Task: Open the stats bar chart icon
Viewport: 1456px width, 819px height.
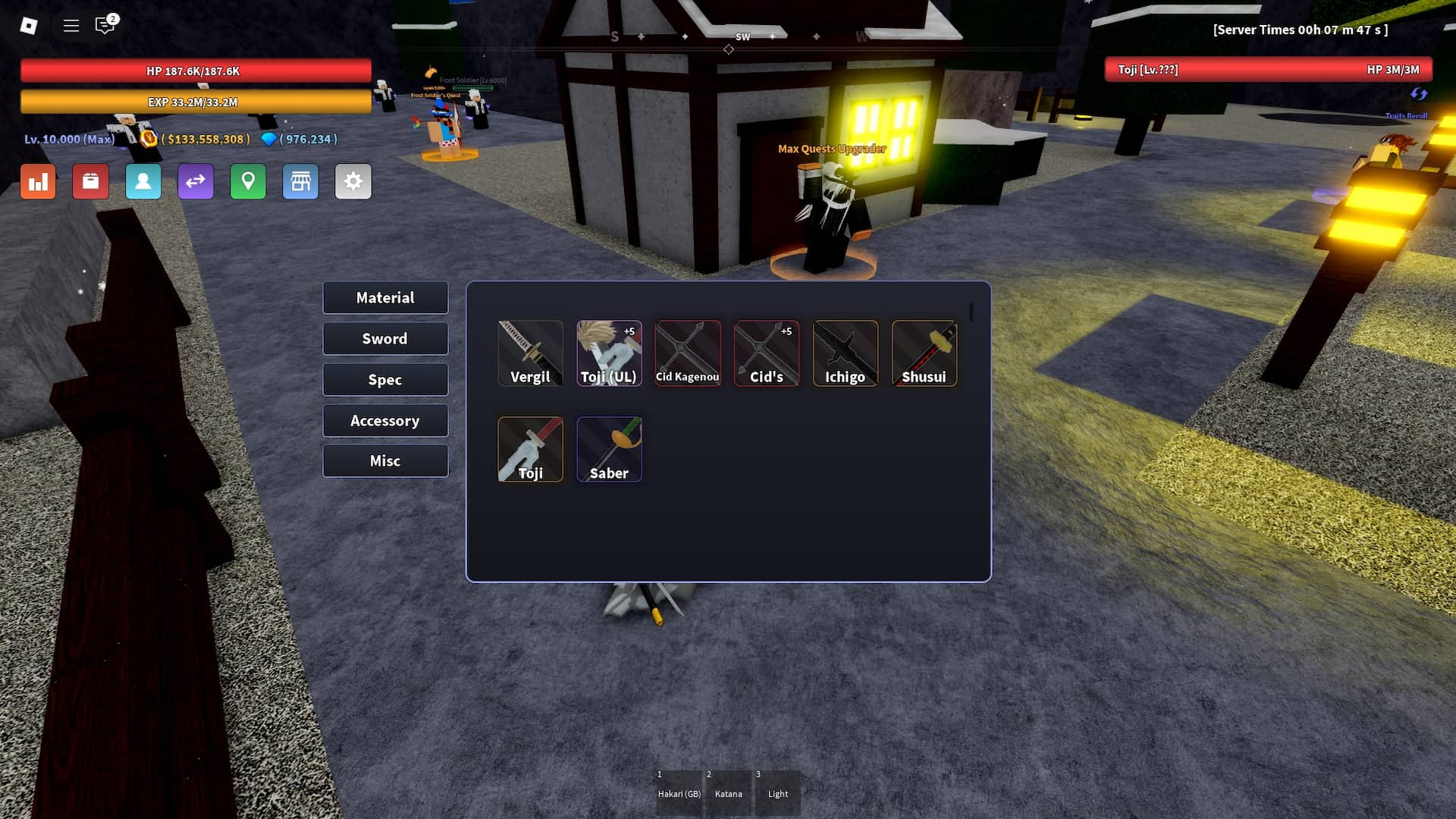Action: 38,181
